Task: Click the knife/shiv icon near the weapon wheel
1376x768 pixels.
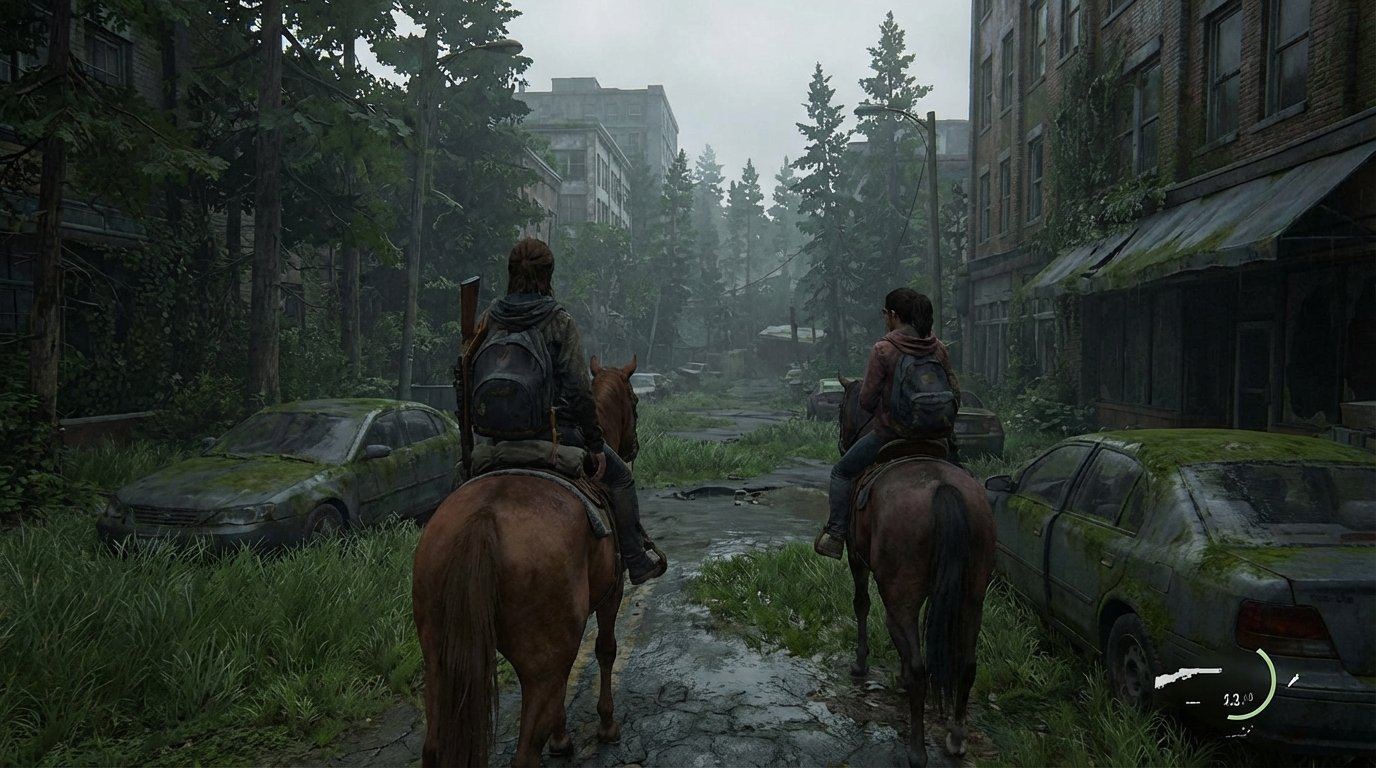Action: 1294,680
